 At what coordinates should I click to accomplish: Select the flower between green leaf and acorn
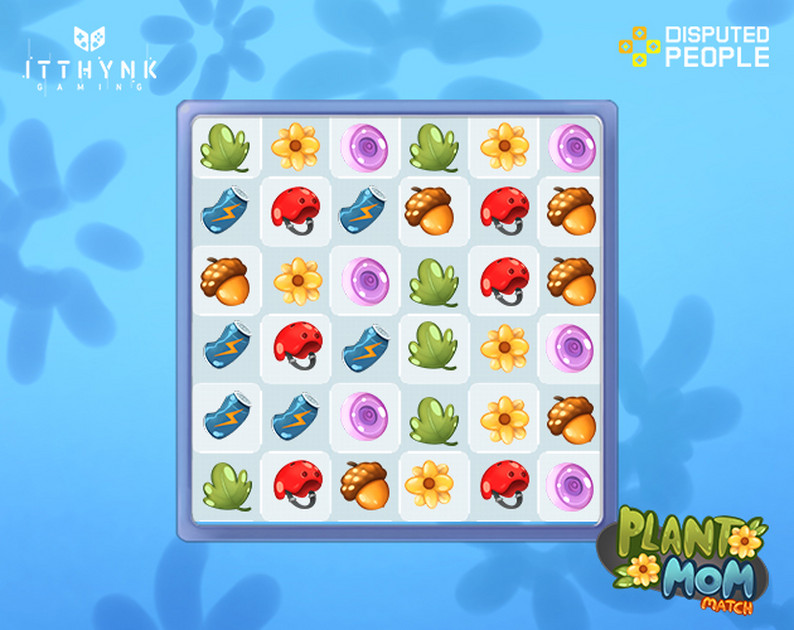[x=504, y=415]
